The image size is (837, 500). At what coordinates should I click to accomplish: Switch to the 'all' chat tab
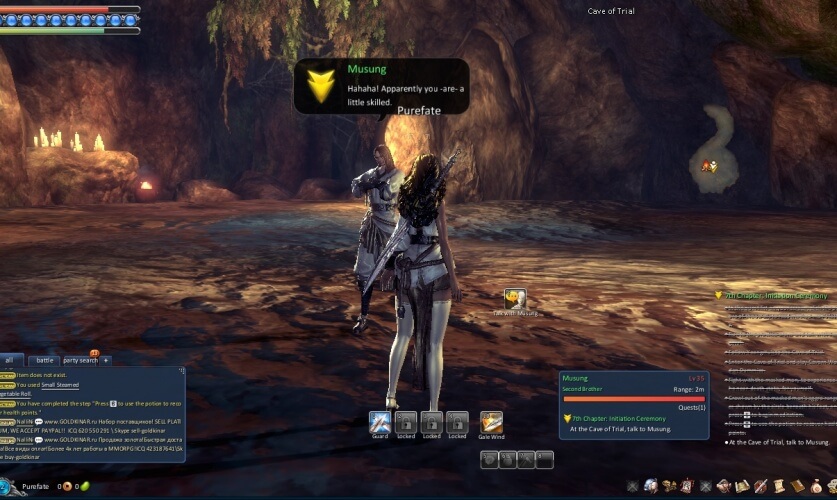[x=10, y=360]
